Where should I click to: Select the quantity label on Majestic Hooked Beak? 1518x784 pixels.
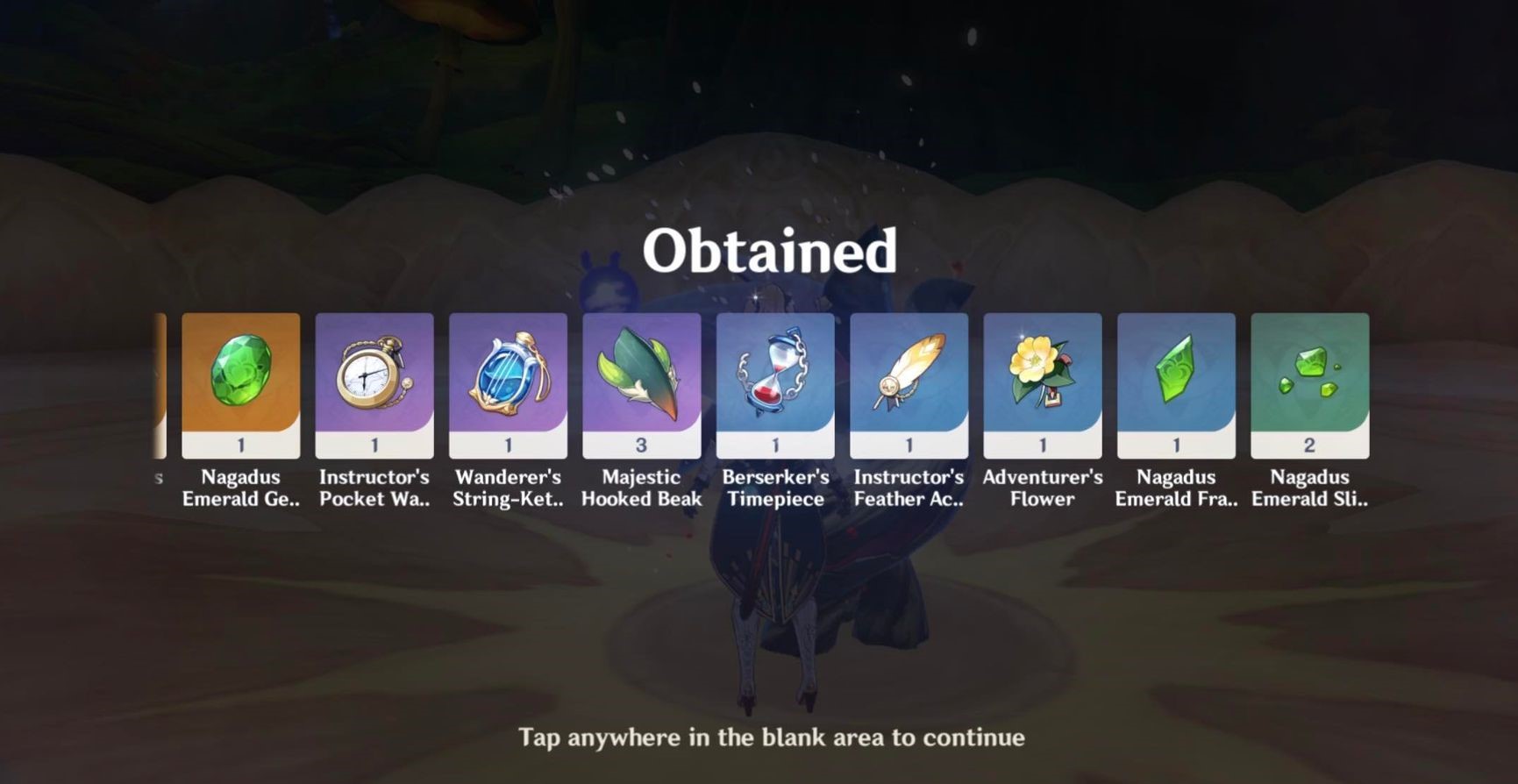click(641, 444)
